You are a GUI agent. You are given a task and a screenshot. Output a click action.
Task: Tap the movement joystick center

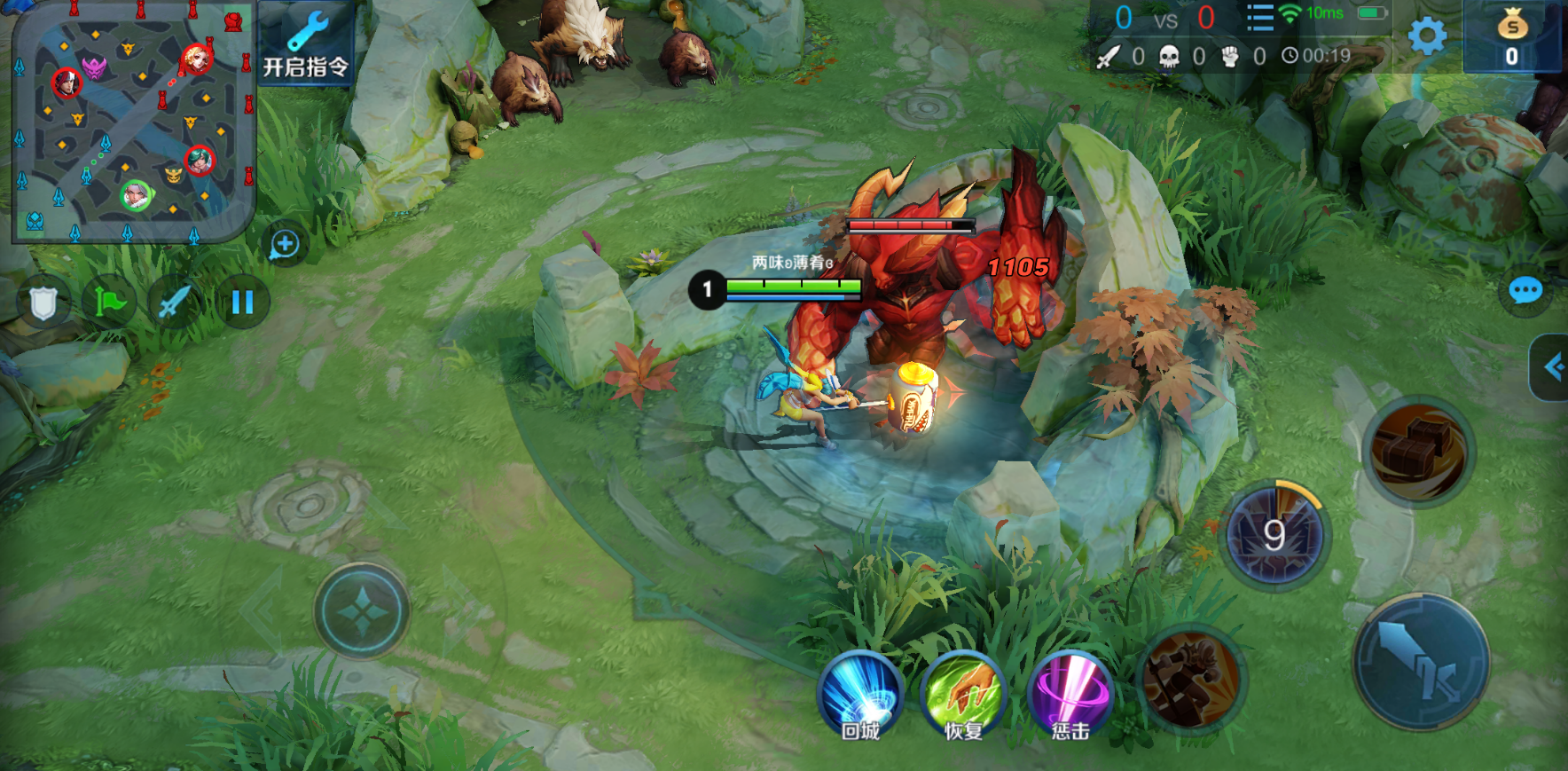pos(362,611)
